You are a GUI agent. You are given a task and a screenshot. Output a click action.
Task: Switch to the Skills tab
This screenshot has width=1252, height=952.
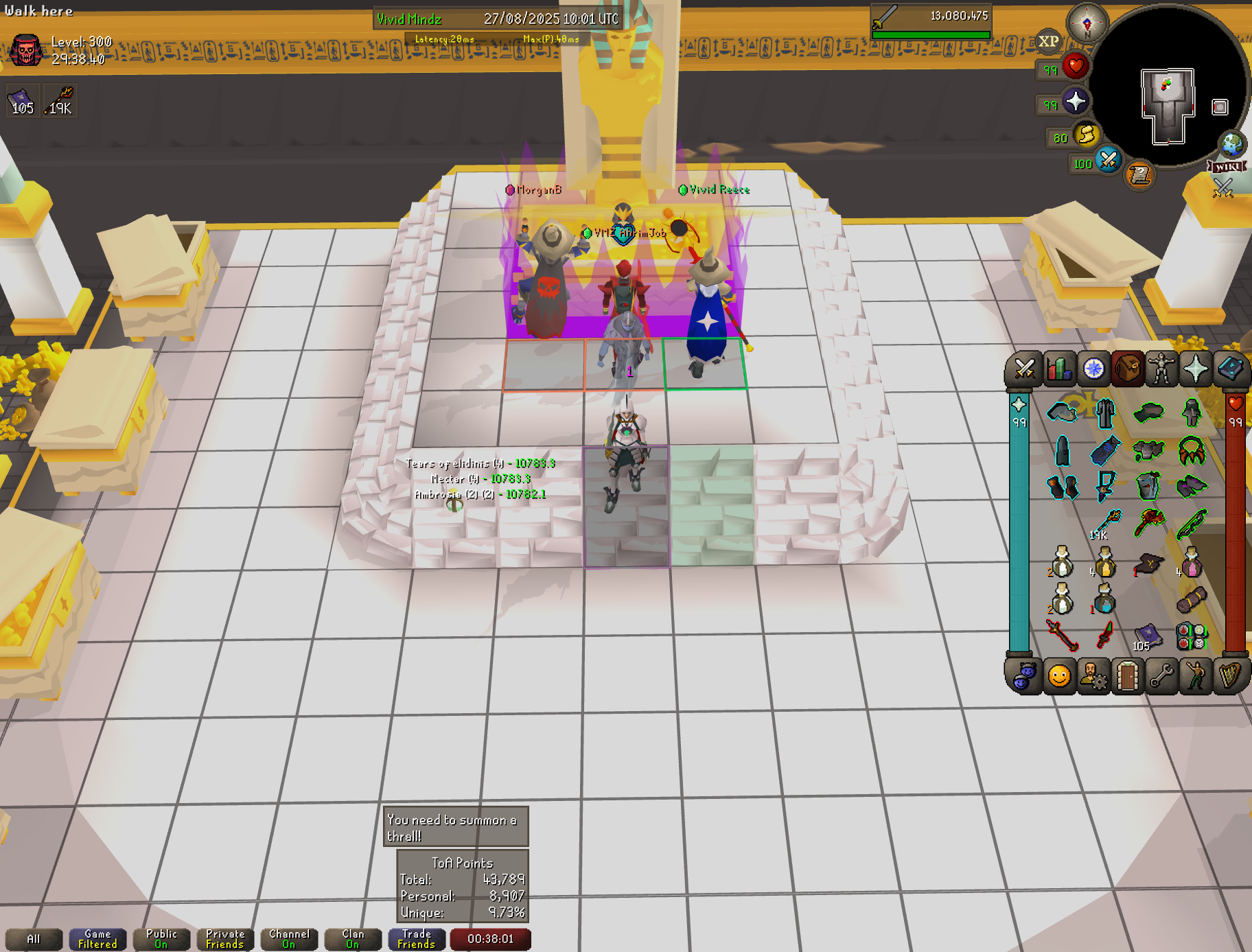pyautogui.click(x=1059, y=369)
